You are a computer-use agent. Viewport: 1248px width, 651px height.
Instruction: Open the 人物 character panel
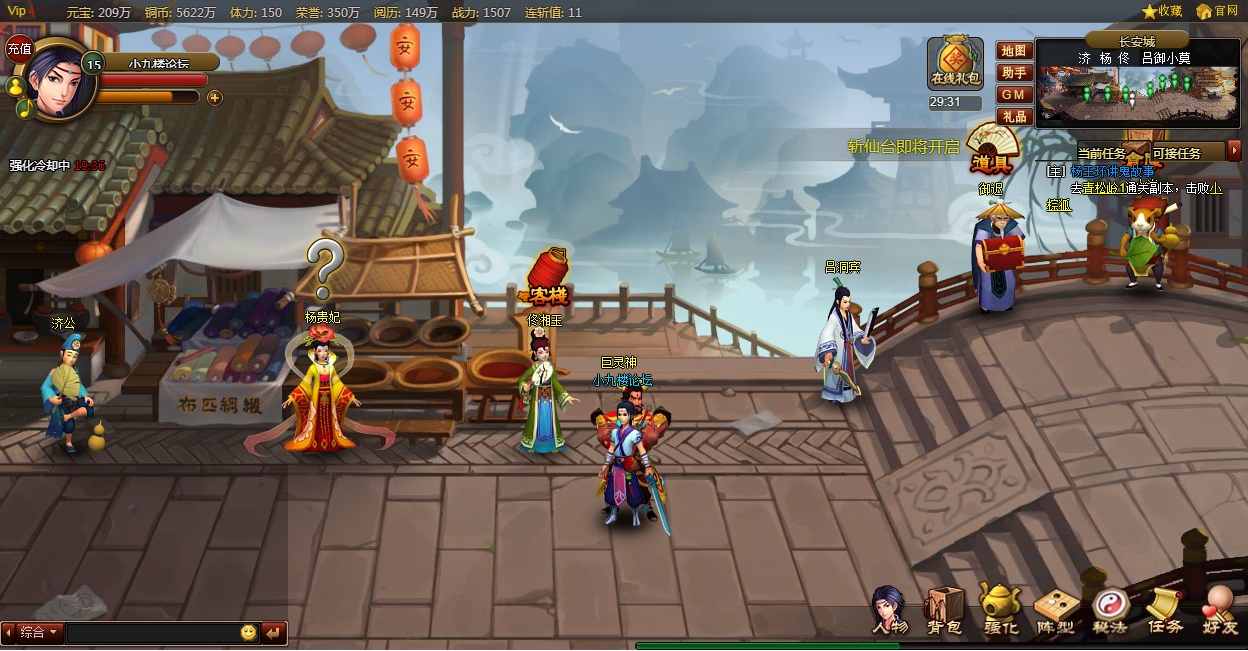pyautogui.click(x=888, y=609)
